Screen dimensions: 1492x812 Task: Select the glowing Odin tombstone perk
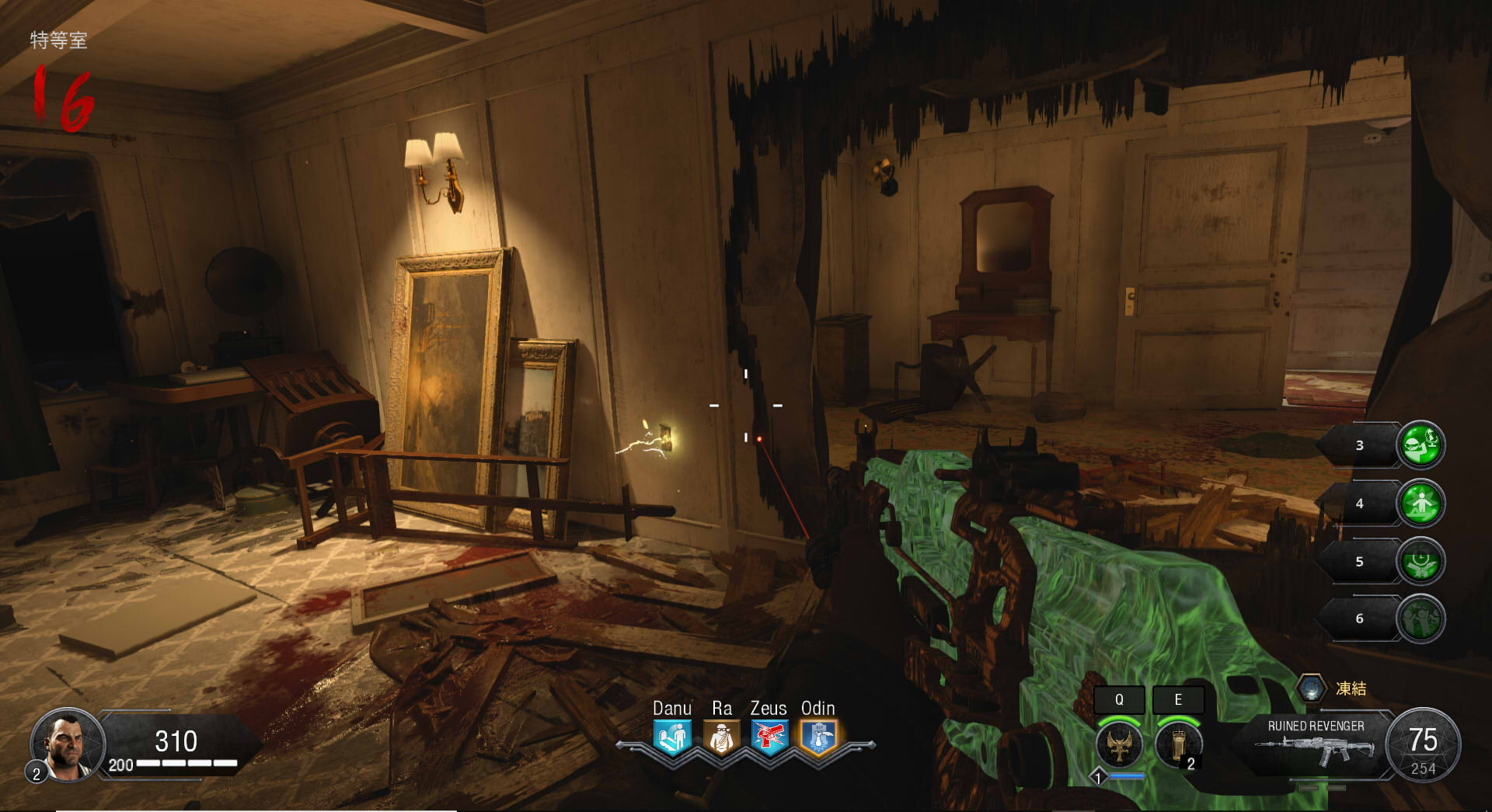pyautogui.click(x=818, y=737)
